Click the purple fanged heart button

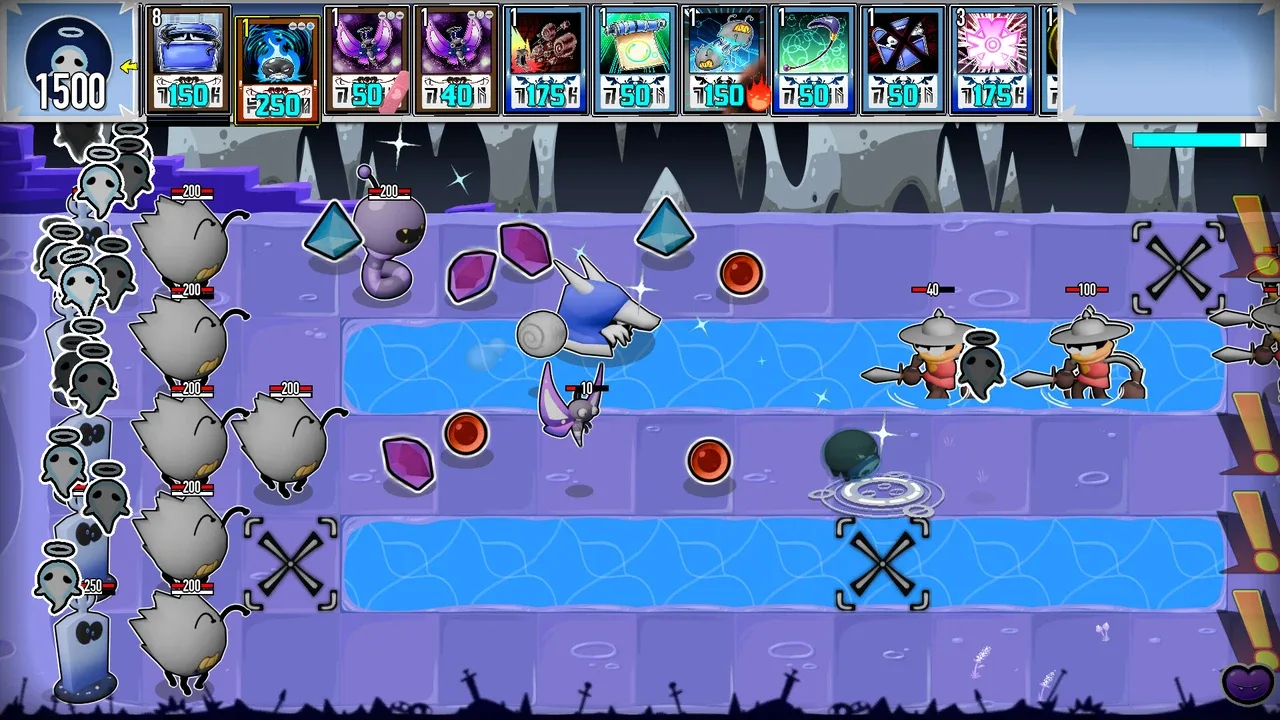click(1248, 684)
